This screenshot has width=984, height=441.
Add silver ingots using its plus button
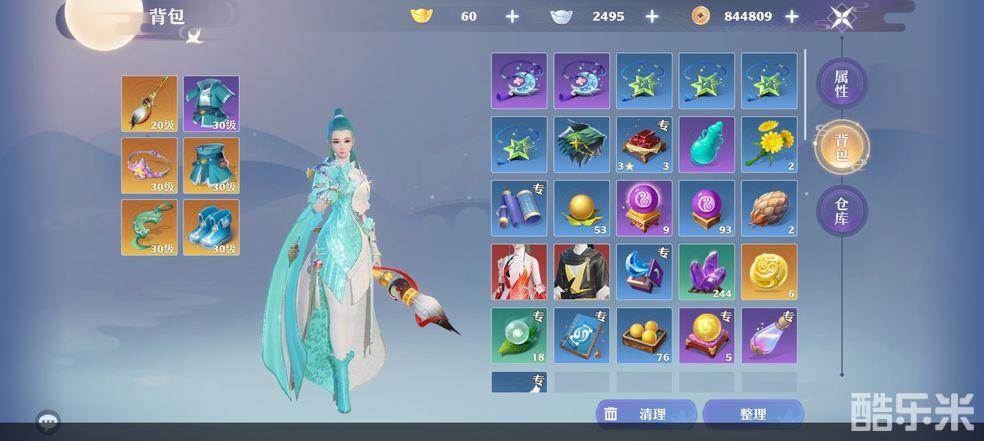coord(652,16)
